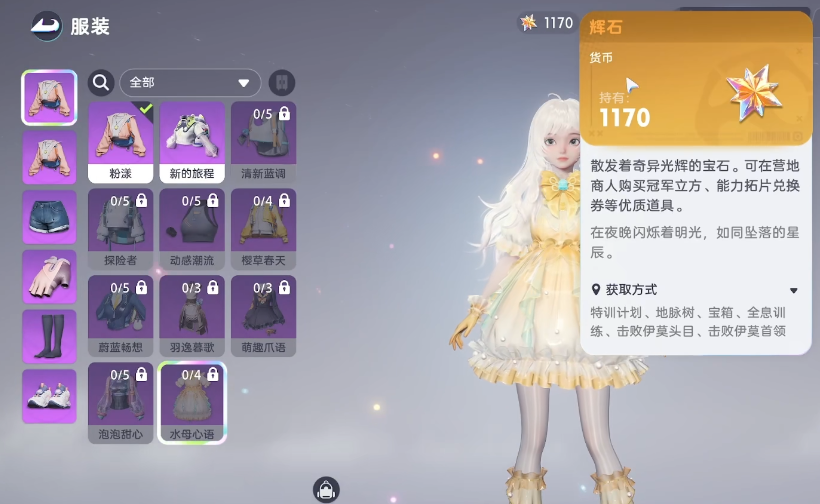Select the 动感潮流 outfit
This screenshot has height=504, width=820.
click(x=192, y=228)
